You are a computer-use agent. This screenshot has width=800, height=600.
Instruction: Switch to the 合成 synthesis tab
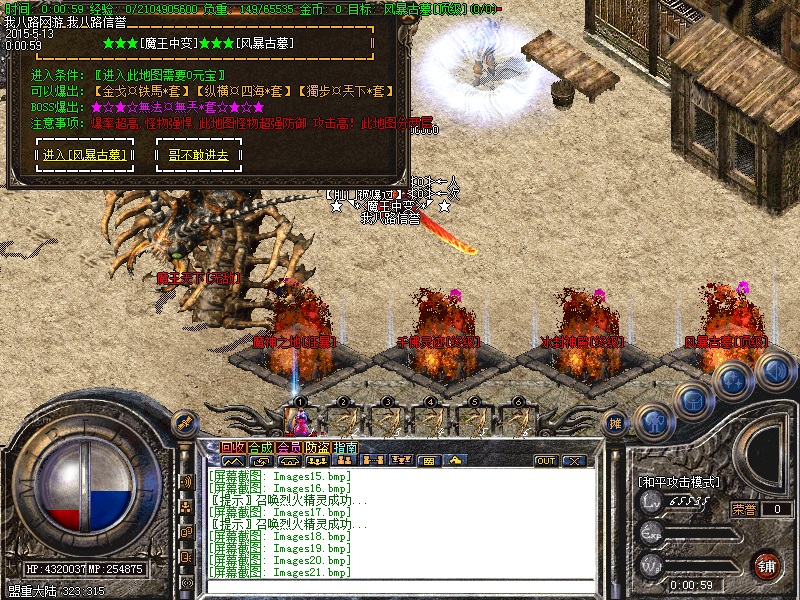click(260, 447)
